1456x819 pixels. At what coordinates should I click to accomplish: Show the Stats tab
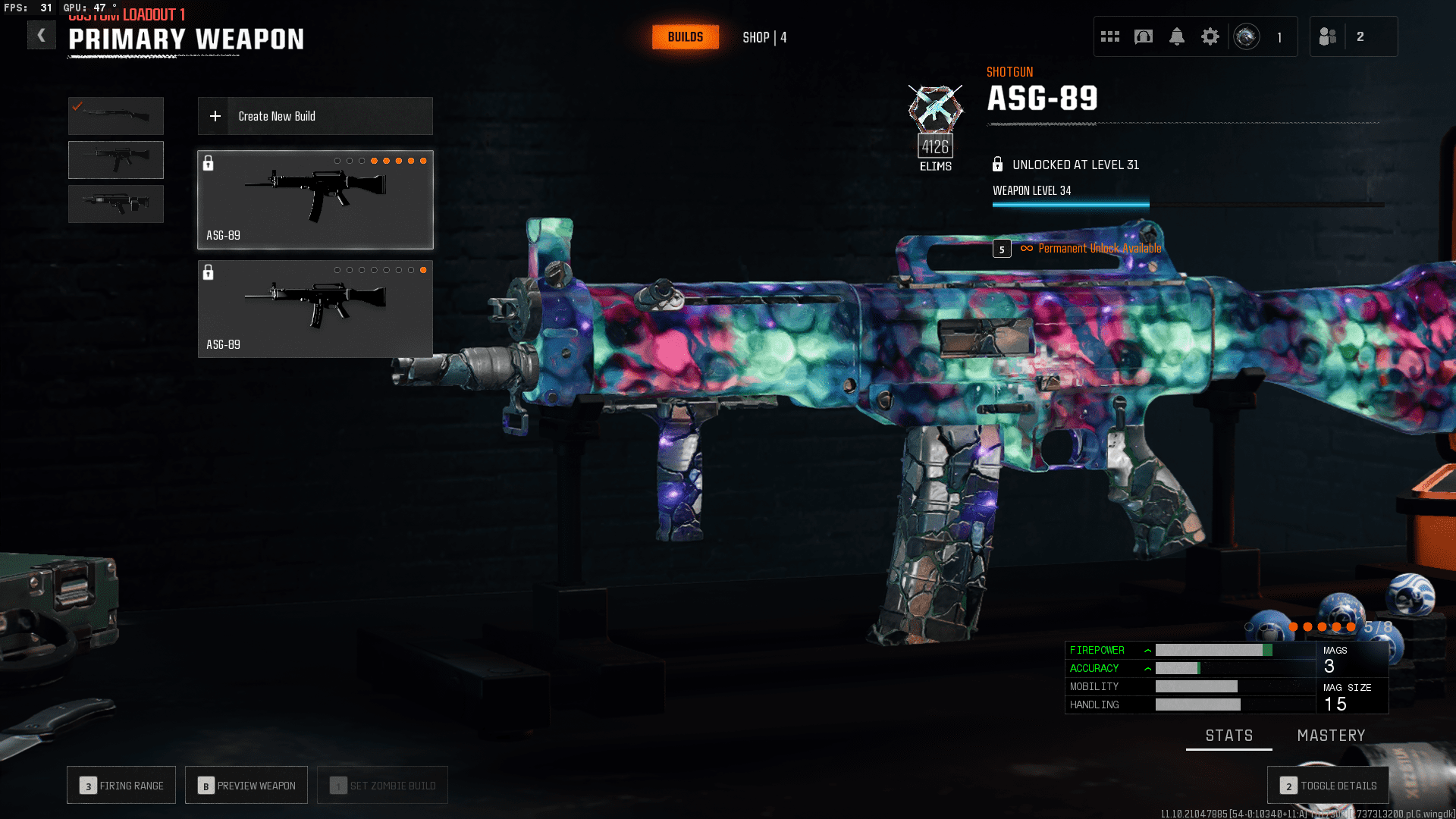click(x=1228, y=736)
